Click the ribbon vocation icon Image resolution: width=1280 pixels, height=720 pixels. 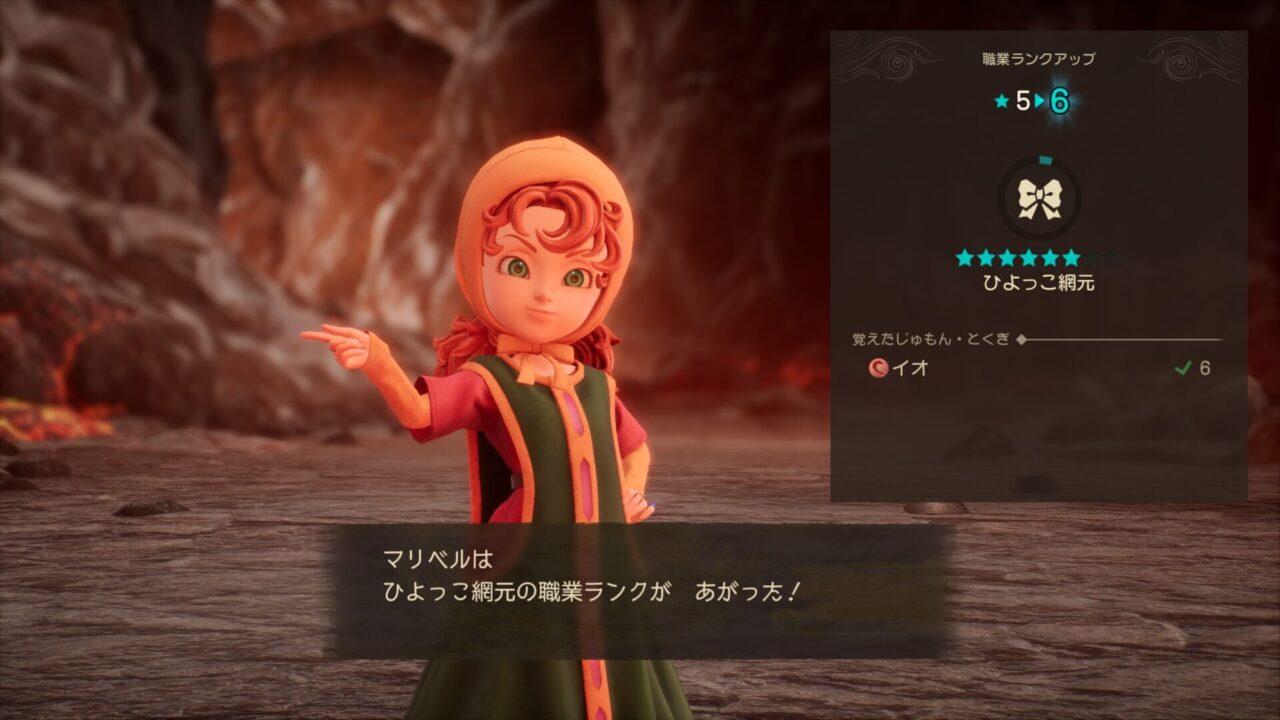(1038, 199)
